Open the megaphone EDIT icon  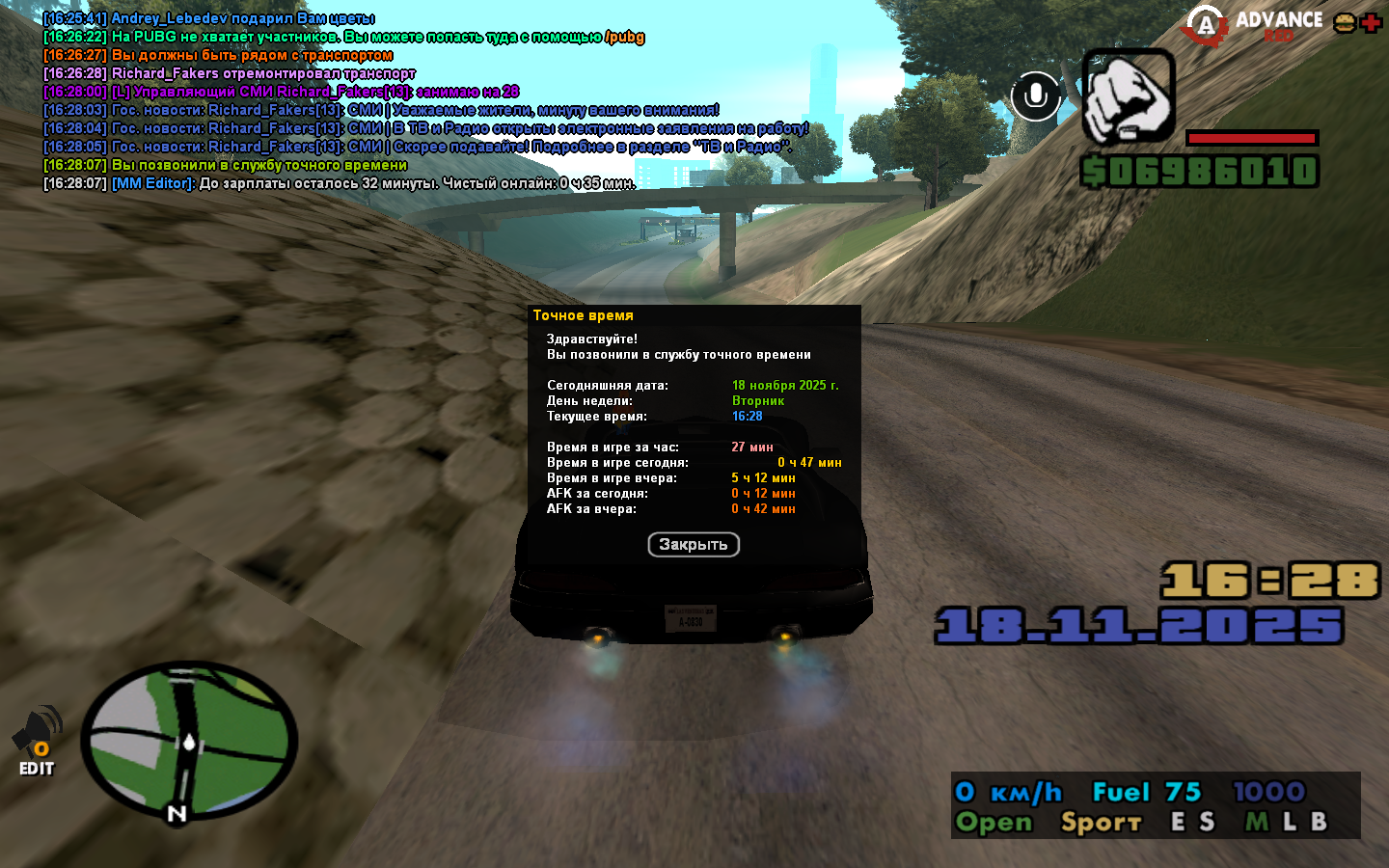pos(37,741)
